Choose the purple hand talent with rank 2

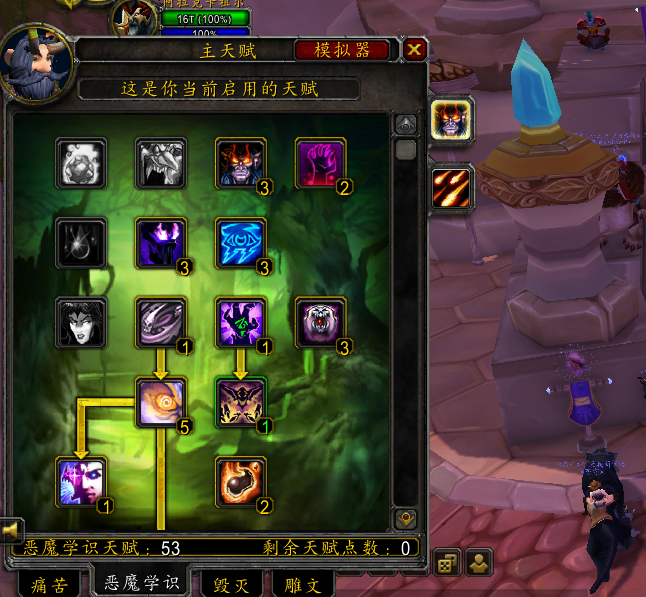tap(321, 163)
